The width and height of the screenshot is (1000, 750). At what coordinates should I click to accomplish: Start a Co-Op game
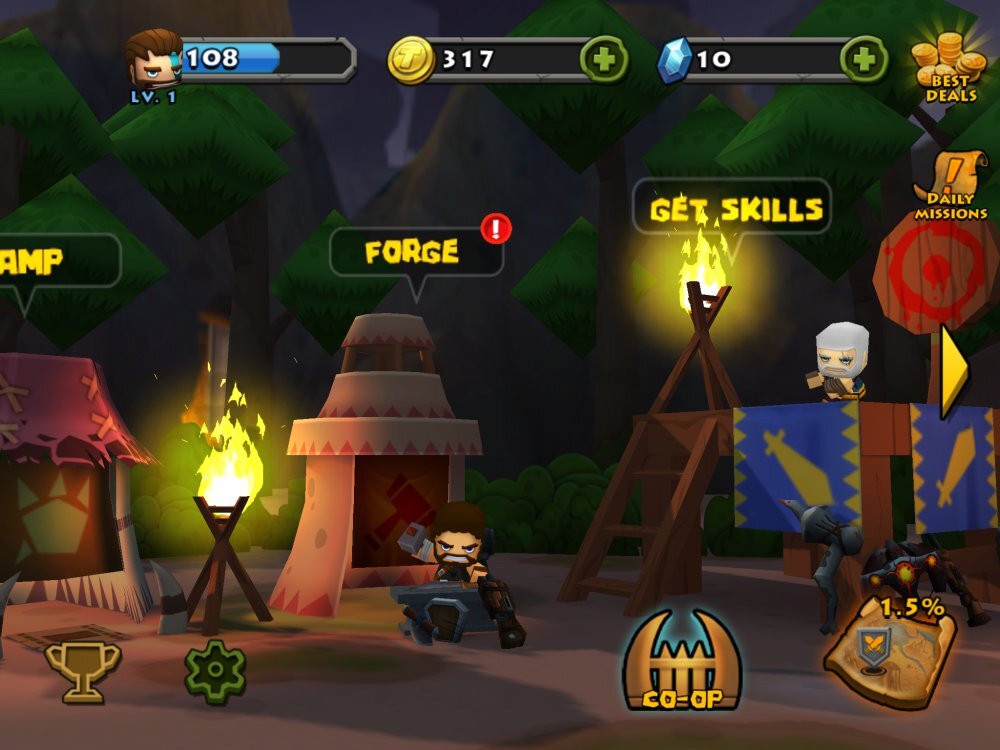point(682,662)
